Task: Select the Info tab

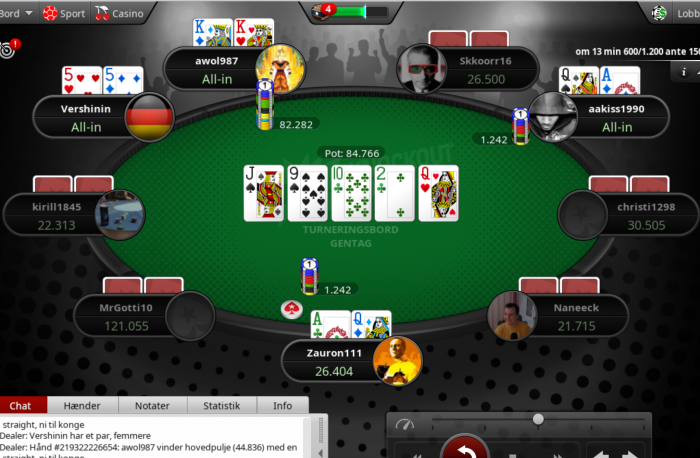Action: pos(283,405)
